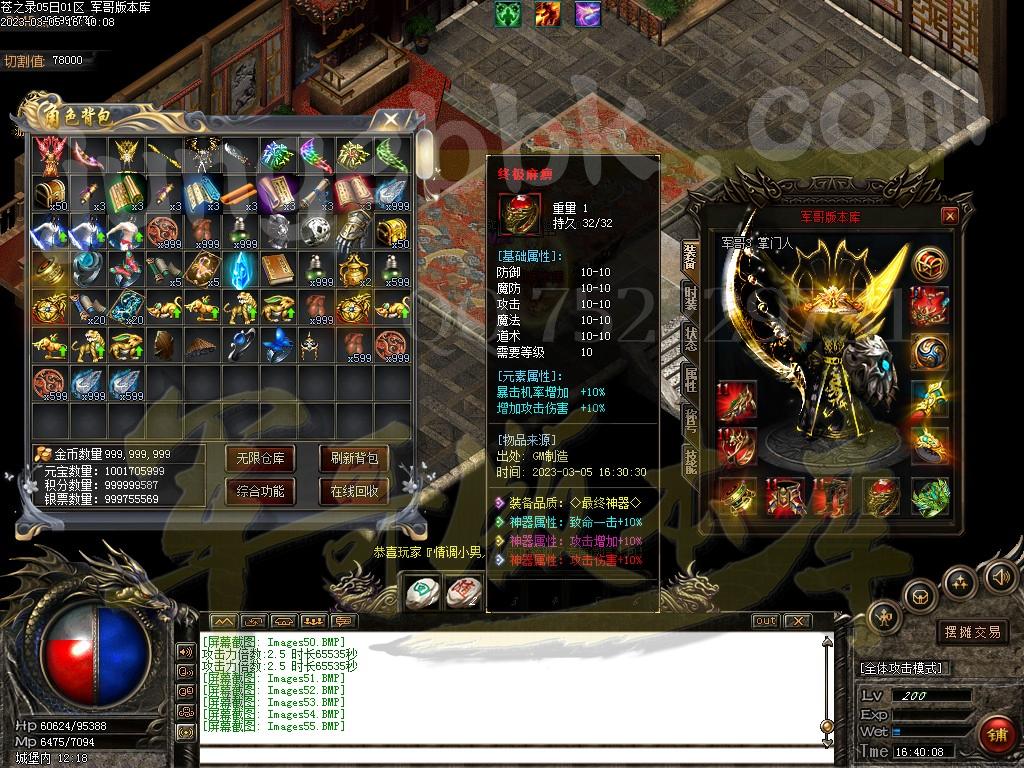Close the character backpack window
Image resolution: width=1024 pixels, height=768 pixels.
[x=391, y=120]
